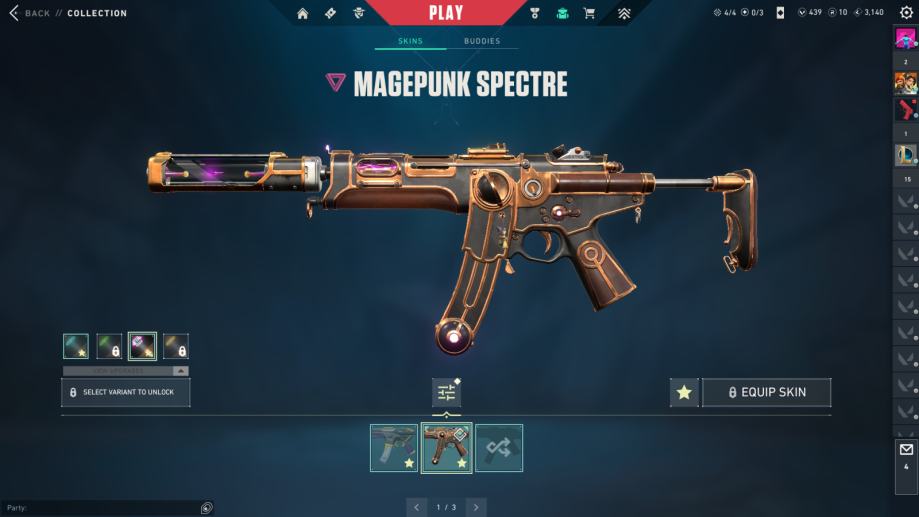Choose the random skin shuffle tile
The image size is (919, 517).
coord(499,448)
